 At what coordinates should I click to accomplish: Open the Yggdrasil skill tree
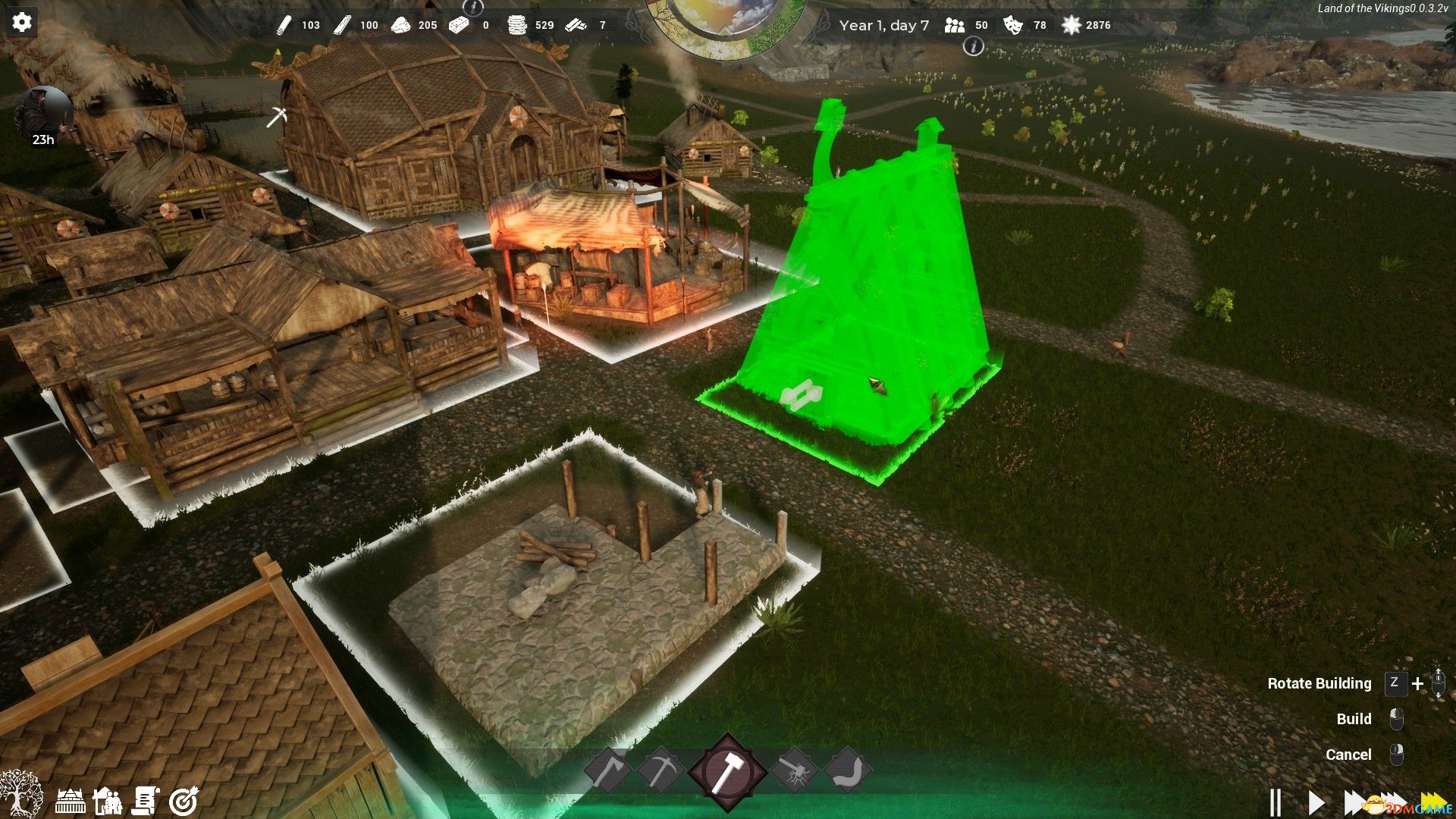coord(21,796)
